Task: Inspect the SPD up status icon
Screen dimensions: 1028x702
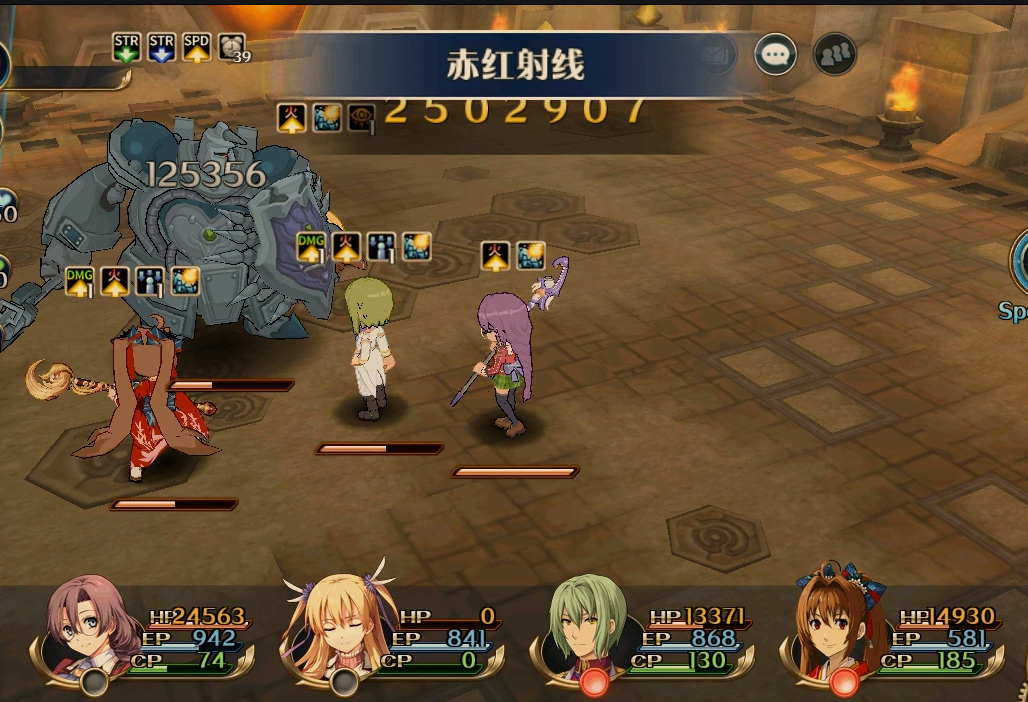Action: [x=197, y=47]
